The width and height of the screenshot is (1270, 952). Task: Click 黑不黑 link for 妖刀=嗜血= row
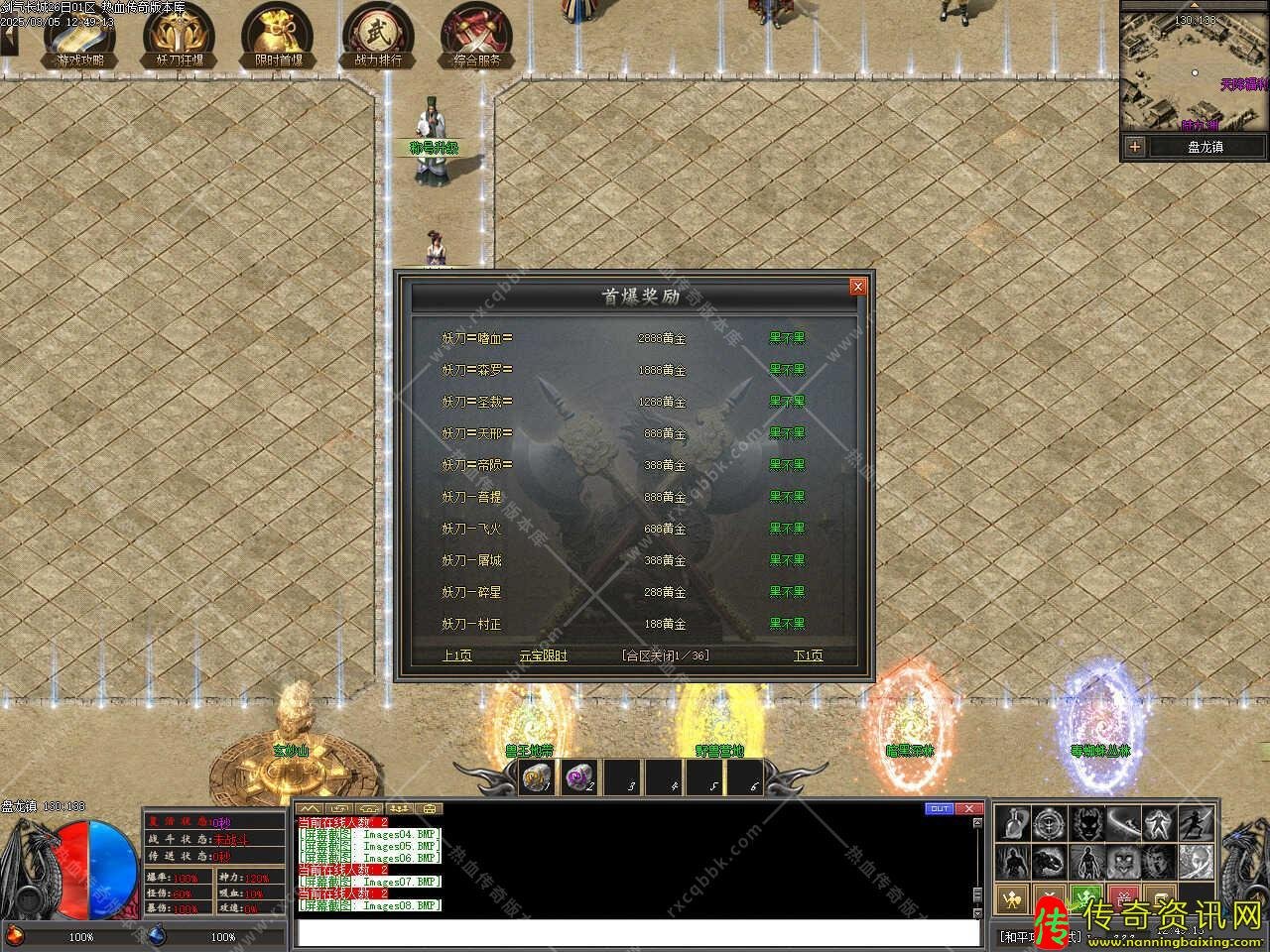787,338
